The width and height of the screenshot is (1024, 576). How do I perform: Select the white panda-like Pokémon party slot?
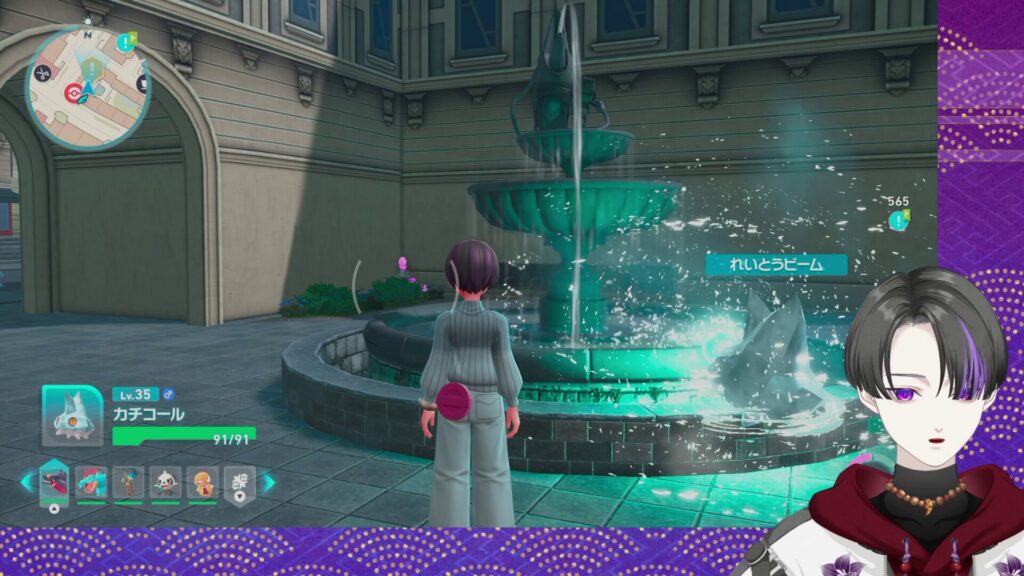pyautogui.click(x=165, y=482)
